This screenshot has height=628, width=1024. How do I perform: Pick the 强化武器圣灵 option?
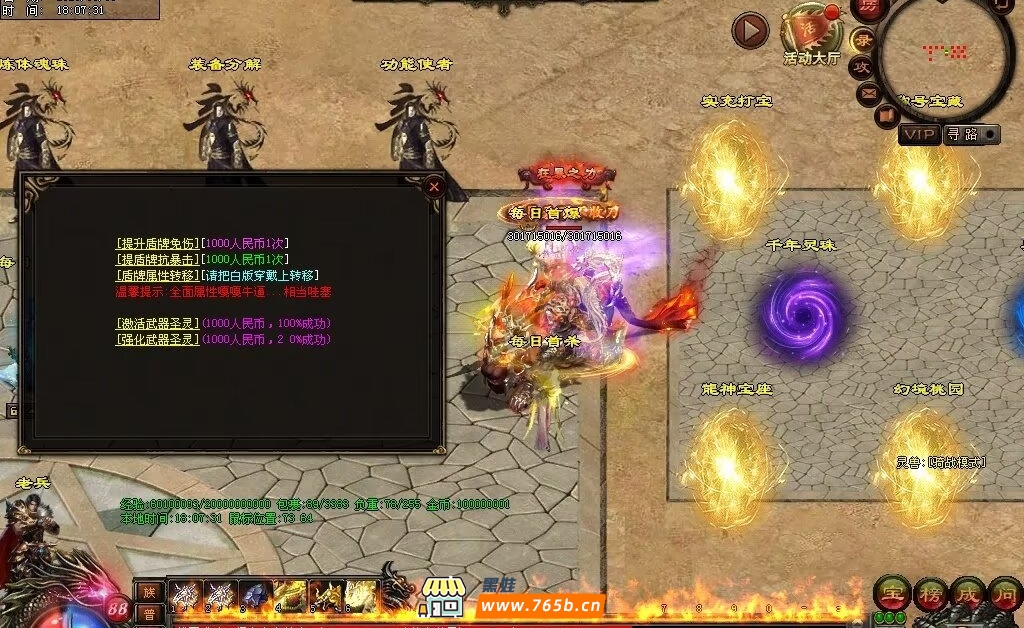pos(158,339)
